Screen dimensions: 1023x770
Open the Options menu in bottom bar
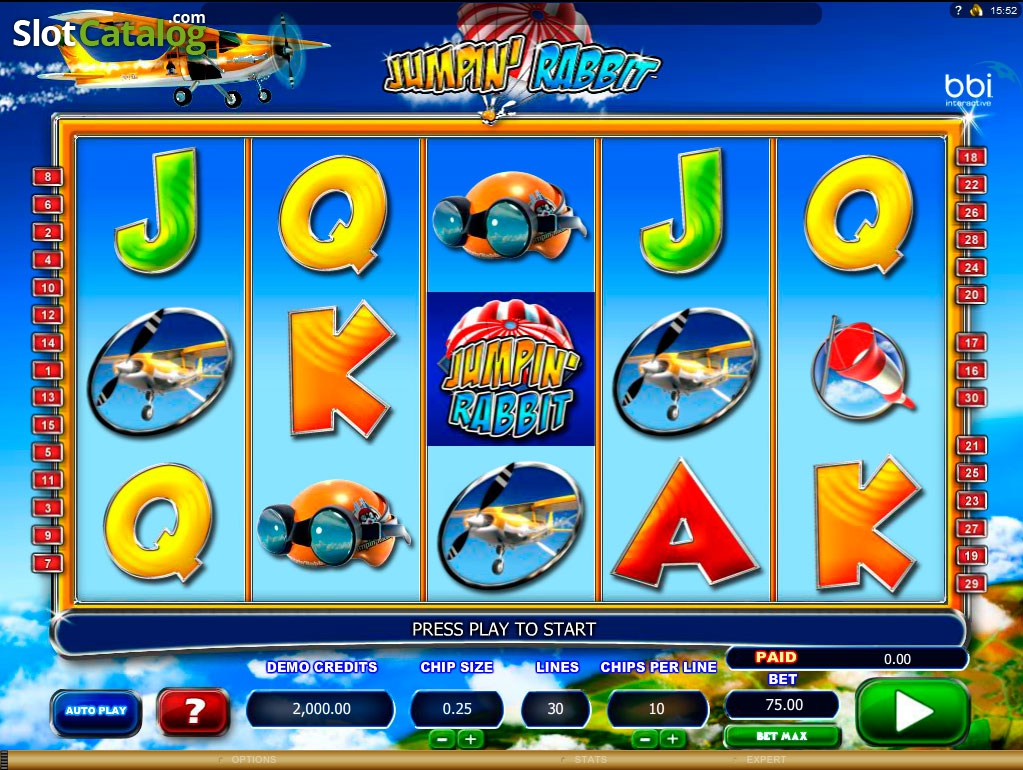(252, 760)
